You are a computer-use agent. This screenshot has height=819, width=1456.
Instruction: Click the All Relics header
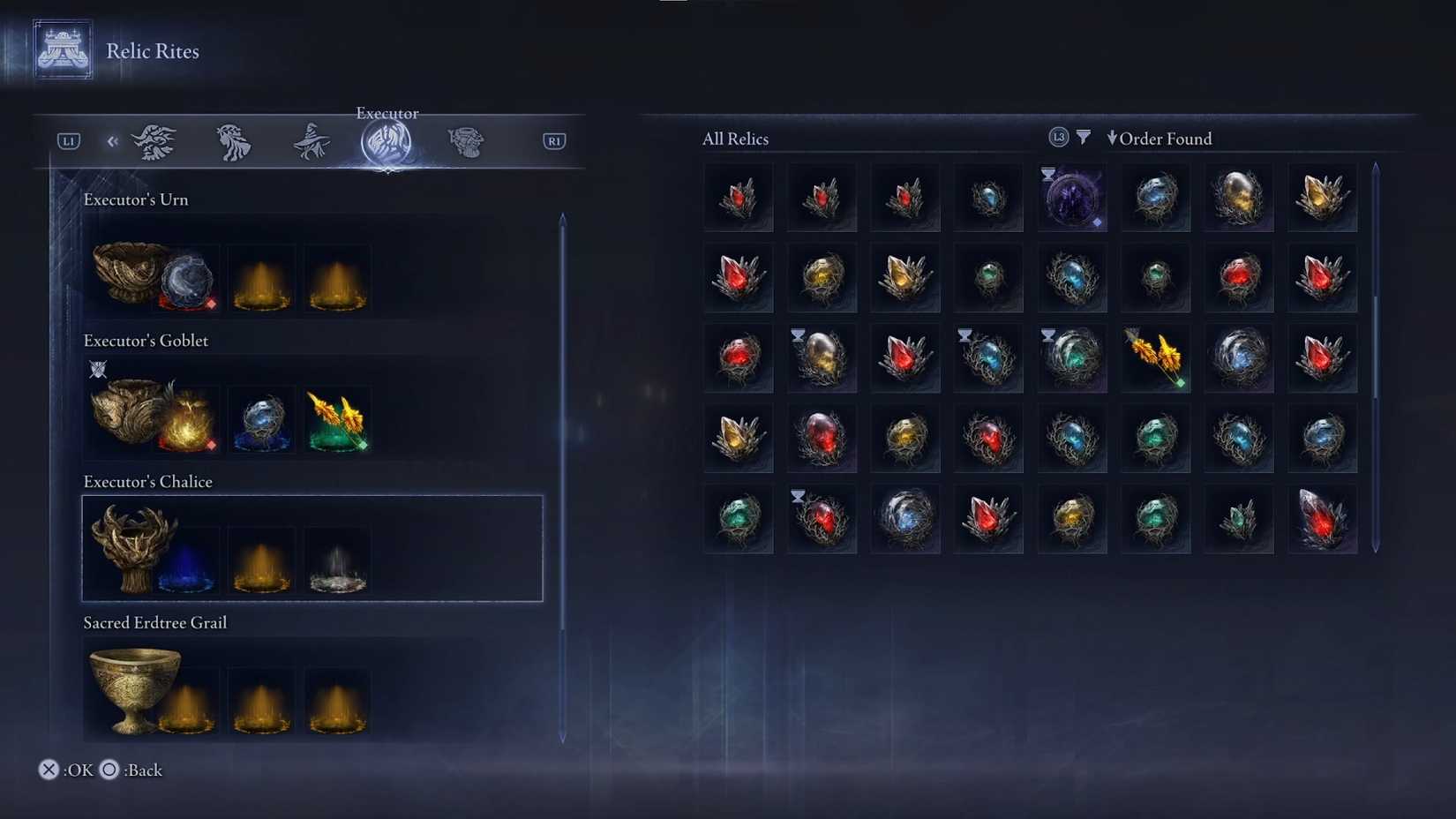(734, 139)
